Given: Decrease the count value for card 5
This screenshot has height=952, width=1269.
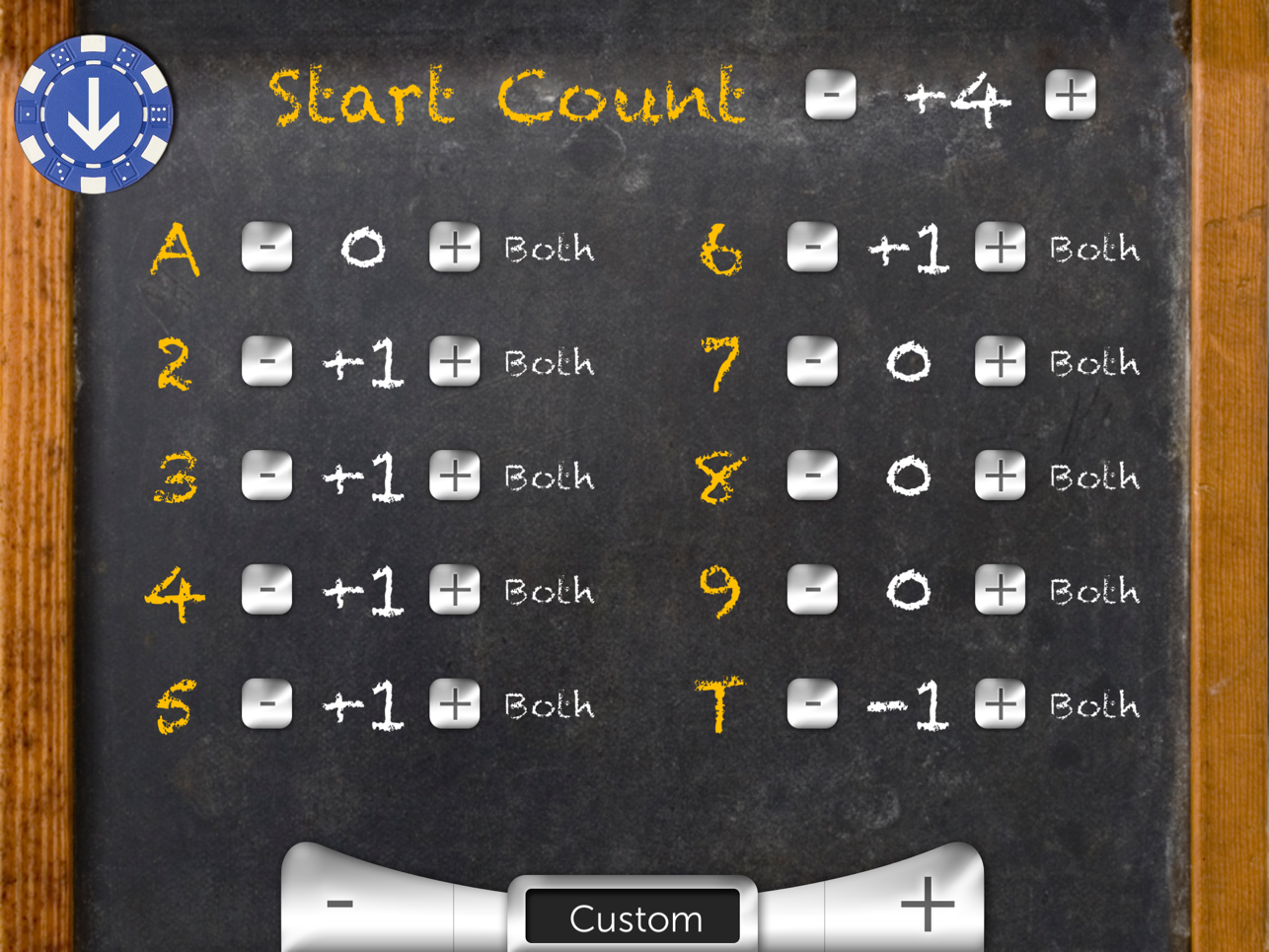Looking at the screenshot, I should (265, 704).
